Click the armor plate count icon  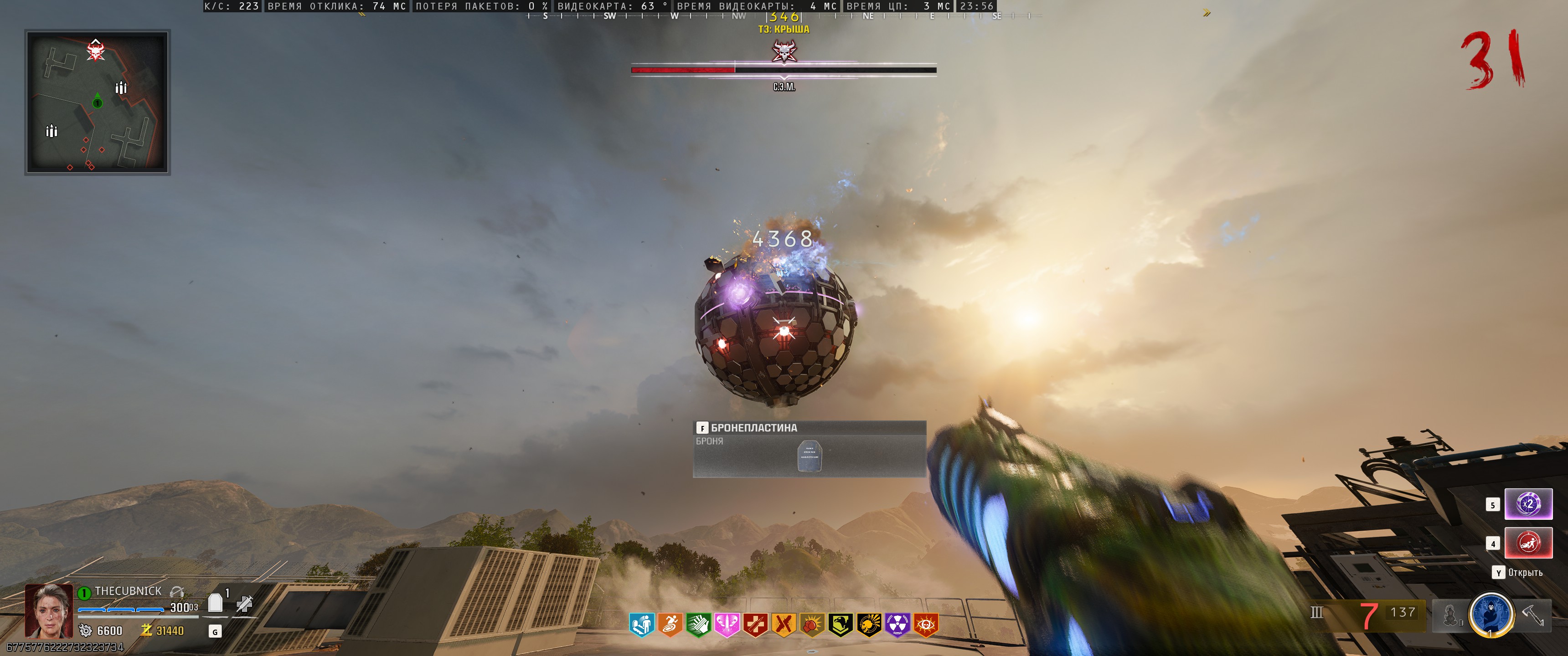pyautogui.click(x=216, y=602)
